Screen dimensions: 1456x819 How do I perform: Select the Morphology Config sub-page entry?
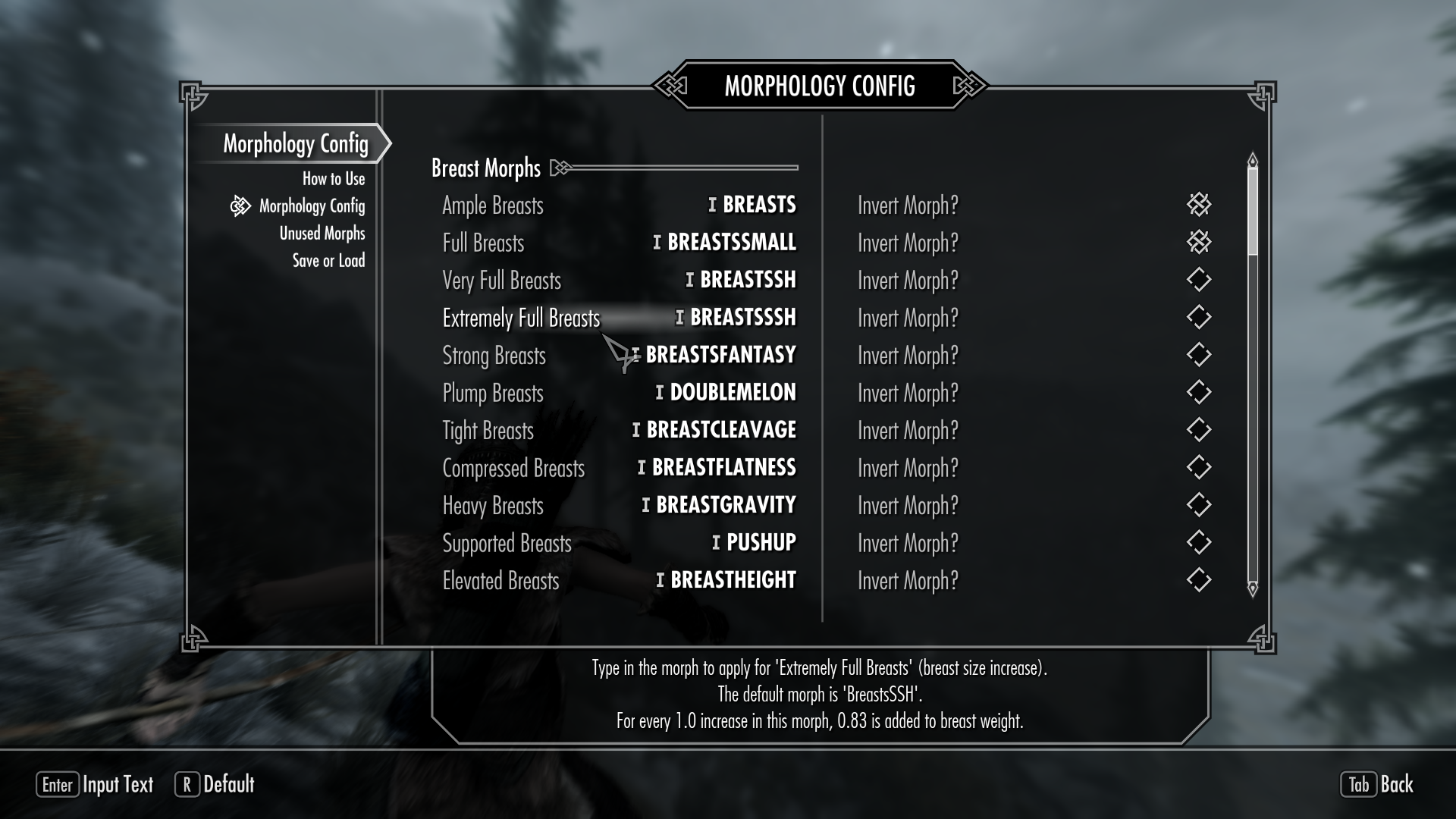click(x=312, y=206)
